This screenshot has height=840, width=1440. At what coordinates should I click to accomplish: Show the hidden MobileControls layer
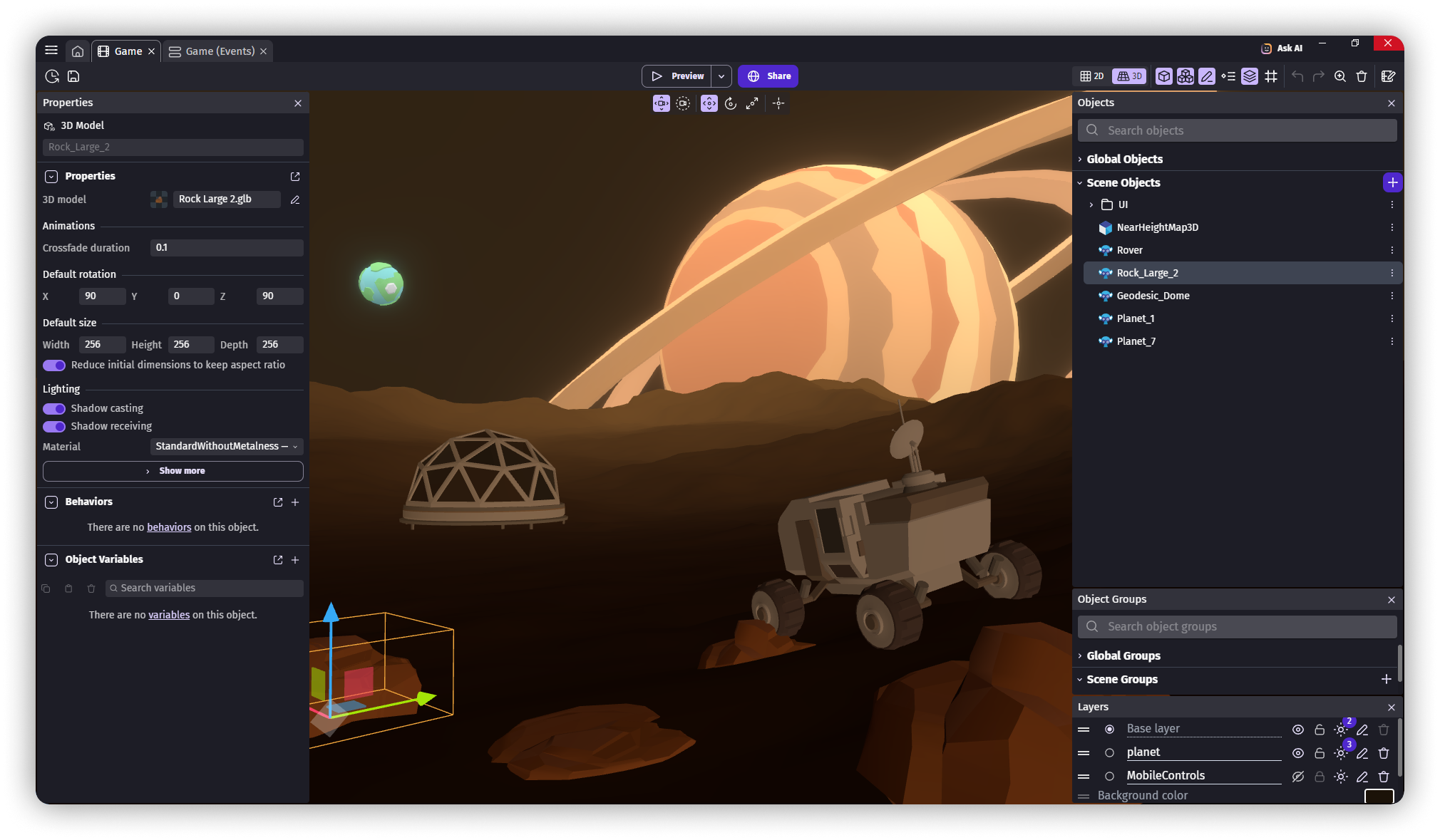pos(1298,777)
